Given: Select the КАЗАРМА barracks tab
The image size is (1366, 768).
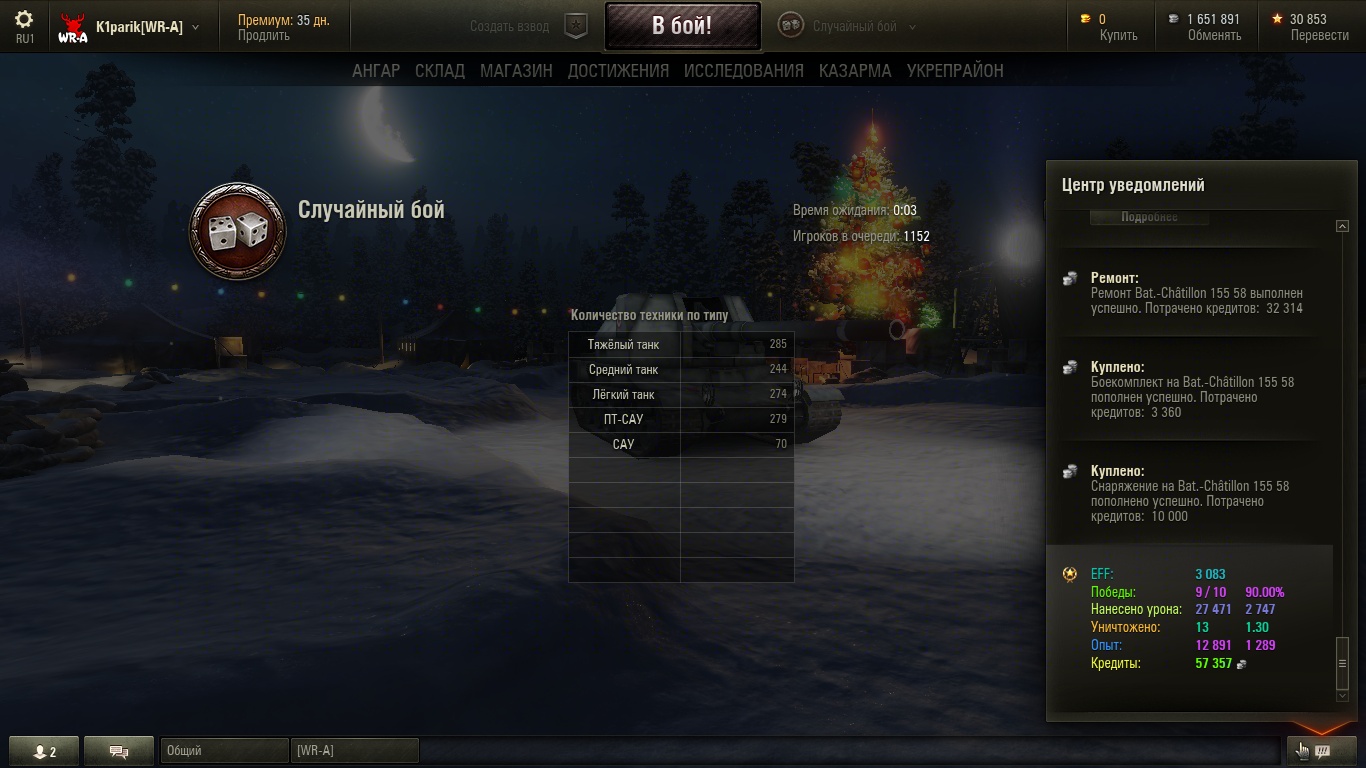Looking at the screenshot, I should coord(855,71).
